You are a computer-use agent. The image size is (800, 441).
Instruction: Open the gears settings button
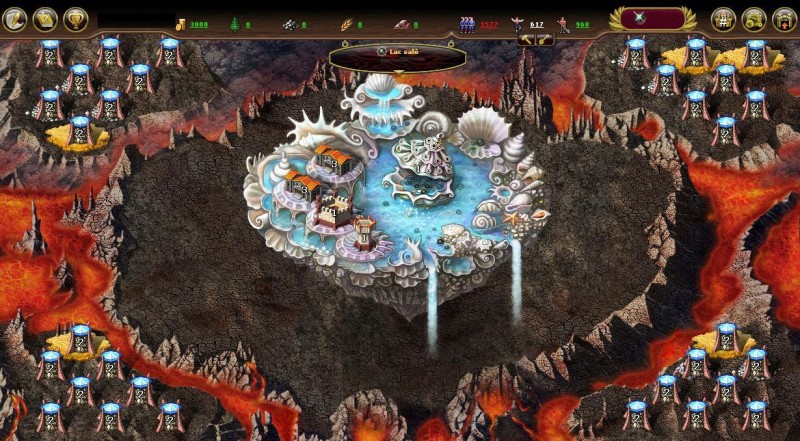coord(754,18)
